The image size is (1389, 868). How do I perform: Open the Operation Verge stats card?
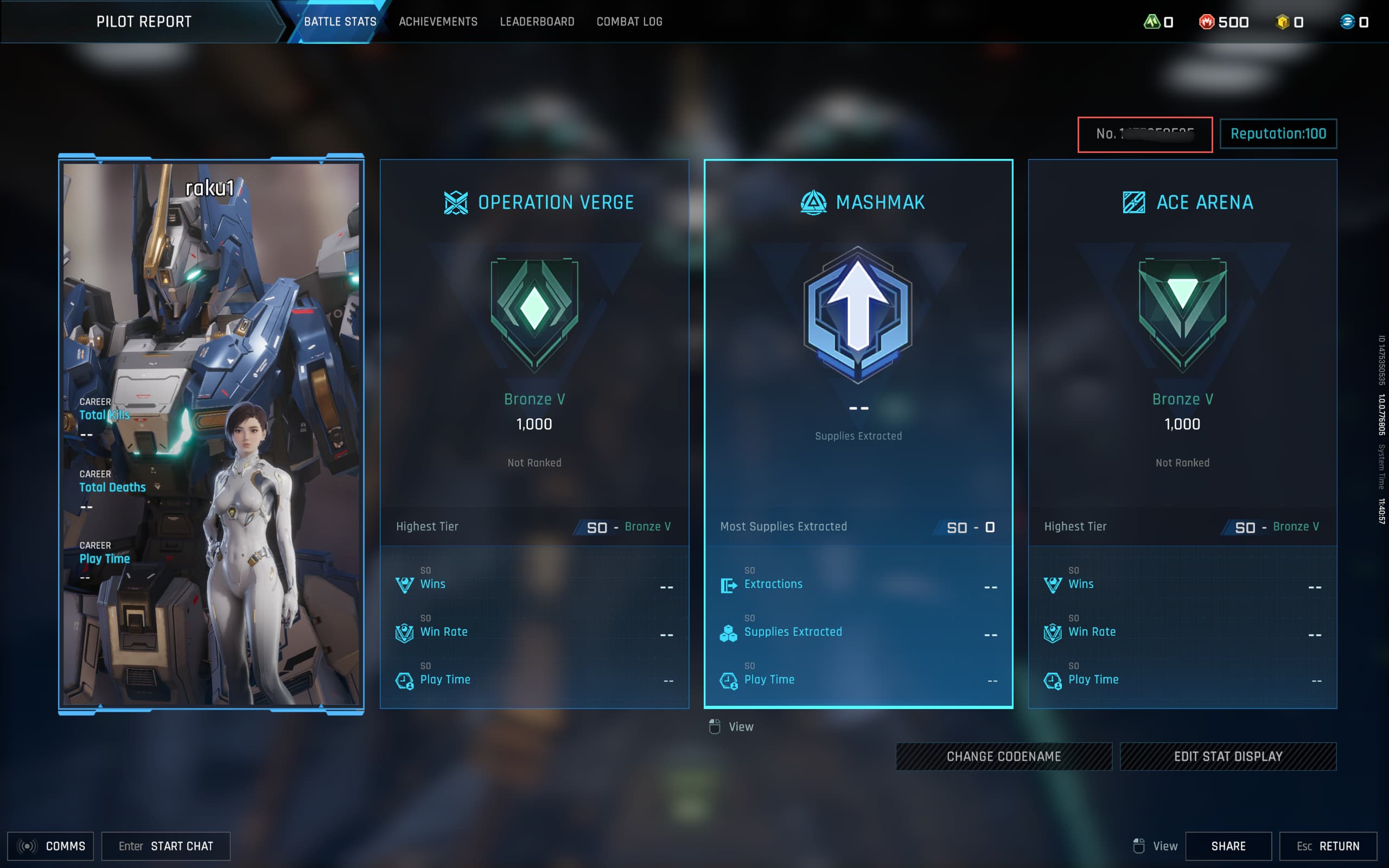point(534,433)
